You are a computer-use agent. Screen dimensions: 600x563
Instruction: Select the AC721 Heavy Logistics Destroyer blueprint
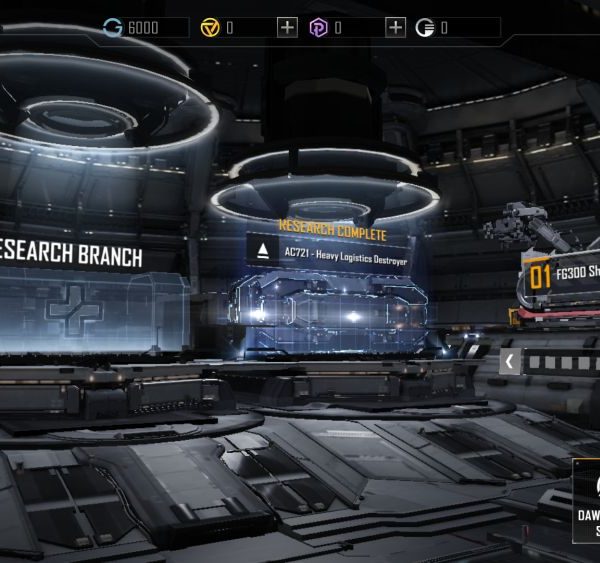coord(328,250)
